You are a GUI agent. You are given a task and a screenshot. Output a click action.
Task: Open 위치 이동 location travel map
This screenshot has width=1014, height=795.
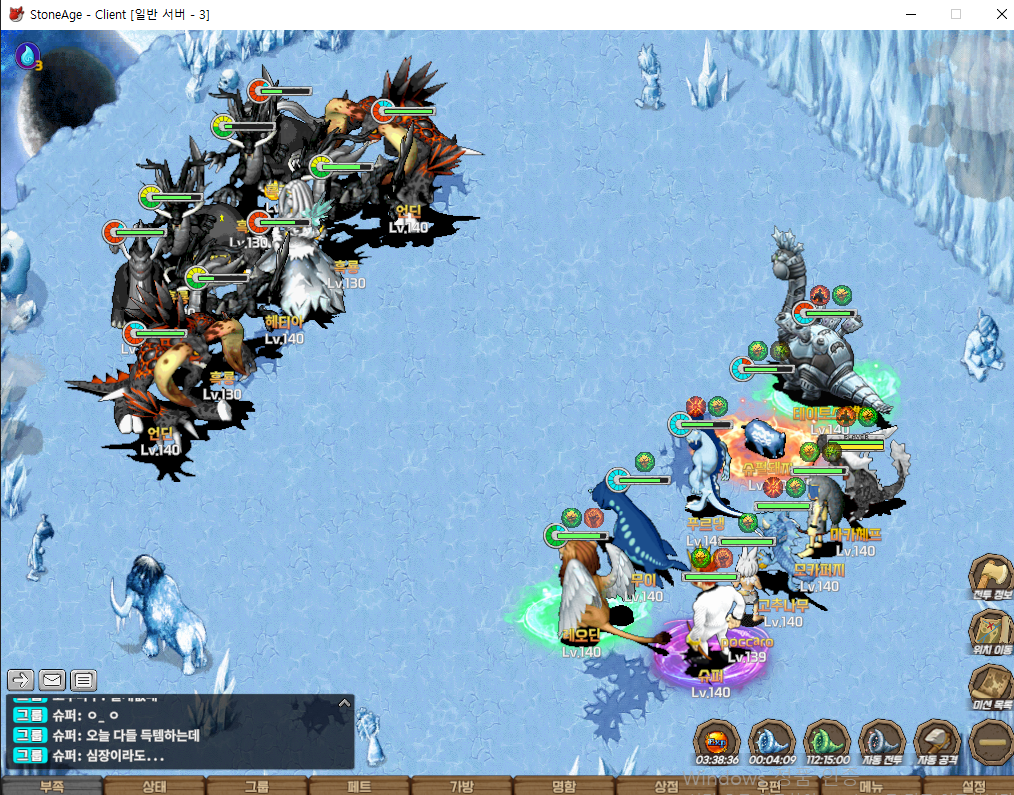pyautogui.click(x=991, y=634)
